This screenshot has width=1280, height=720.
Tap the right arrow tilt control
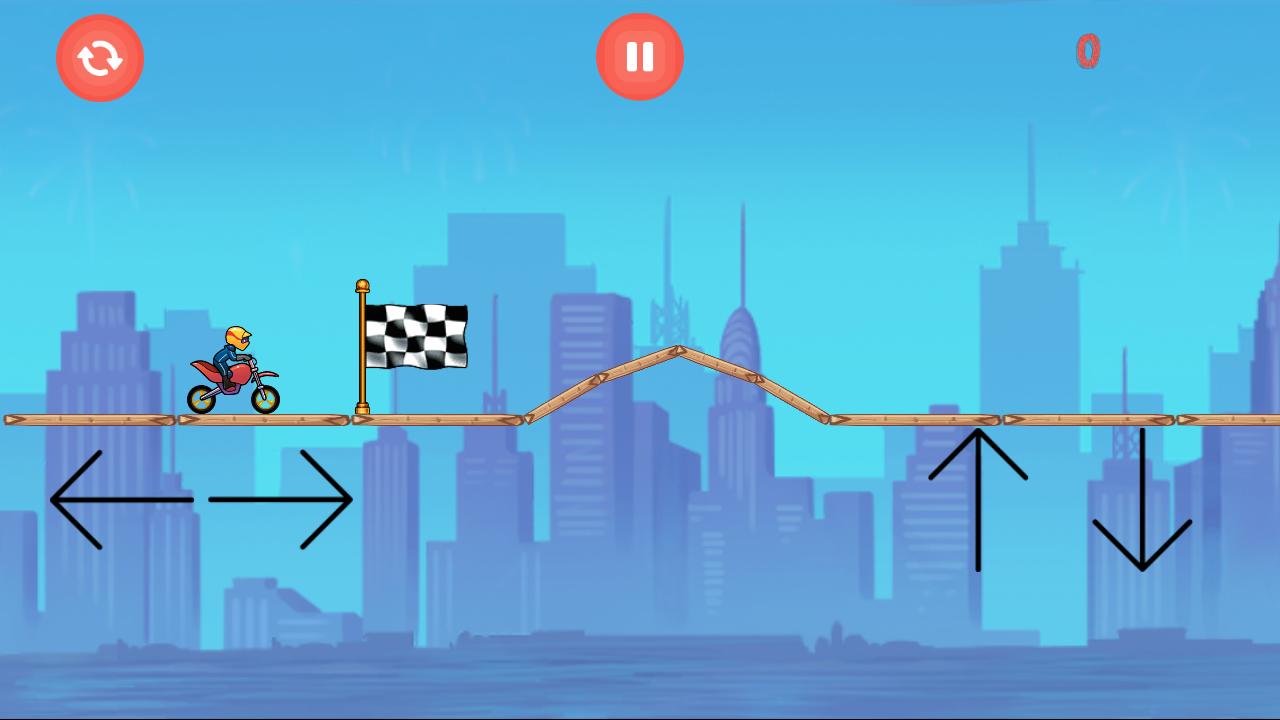pyautogui.click(x=280, y=497)
